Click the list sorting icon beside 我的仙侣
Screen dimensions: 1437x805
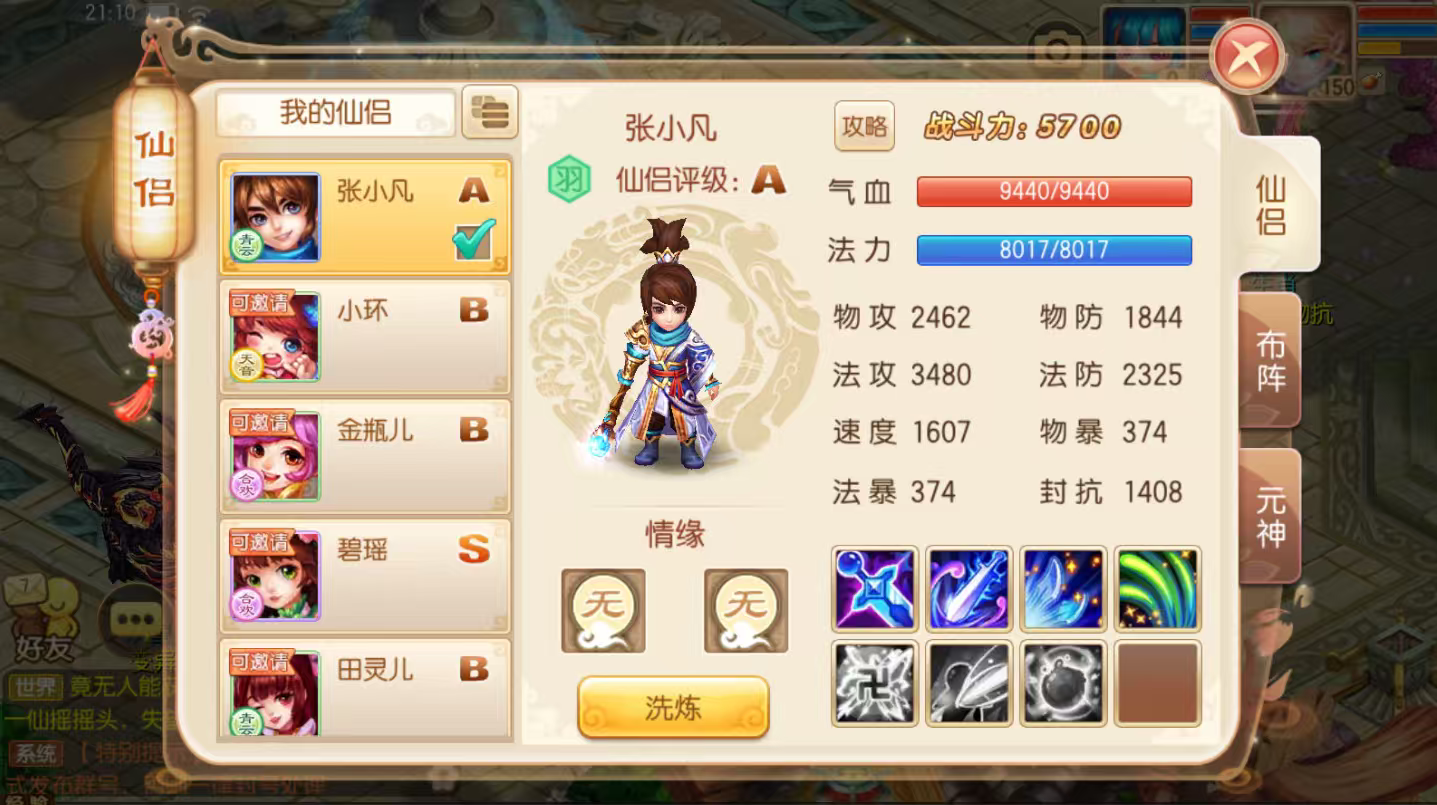click(490, 113)
